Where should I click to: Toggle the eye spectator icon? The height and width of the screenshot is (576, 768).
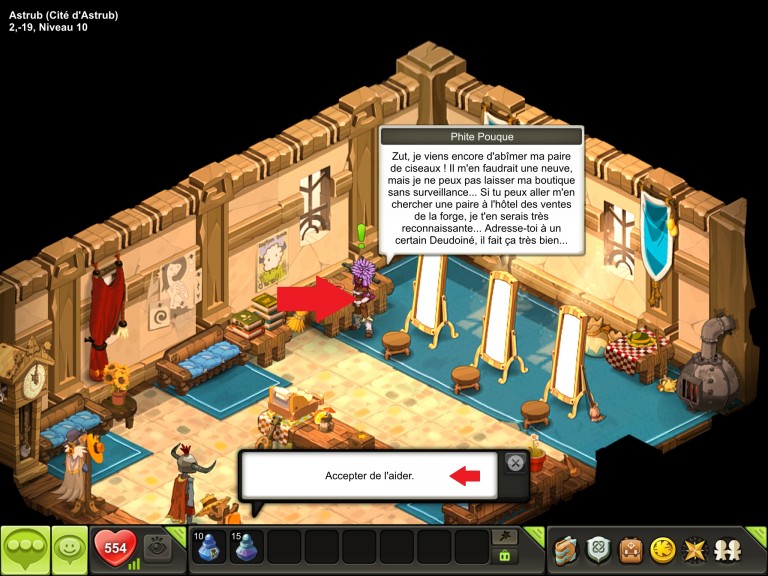coord(158,547)
